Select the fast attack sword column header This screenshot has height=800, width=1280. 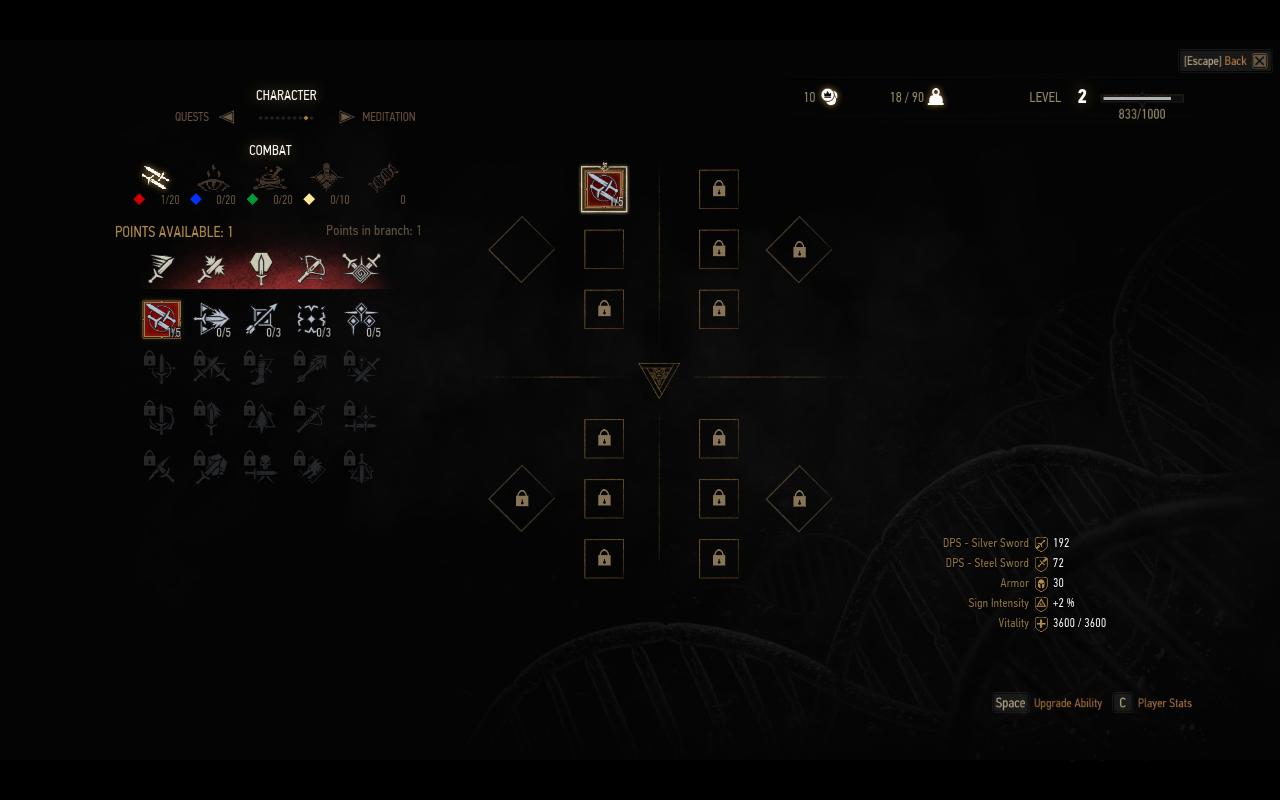[x=161, y=267]
